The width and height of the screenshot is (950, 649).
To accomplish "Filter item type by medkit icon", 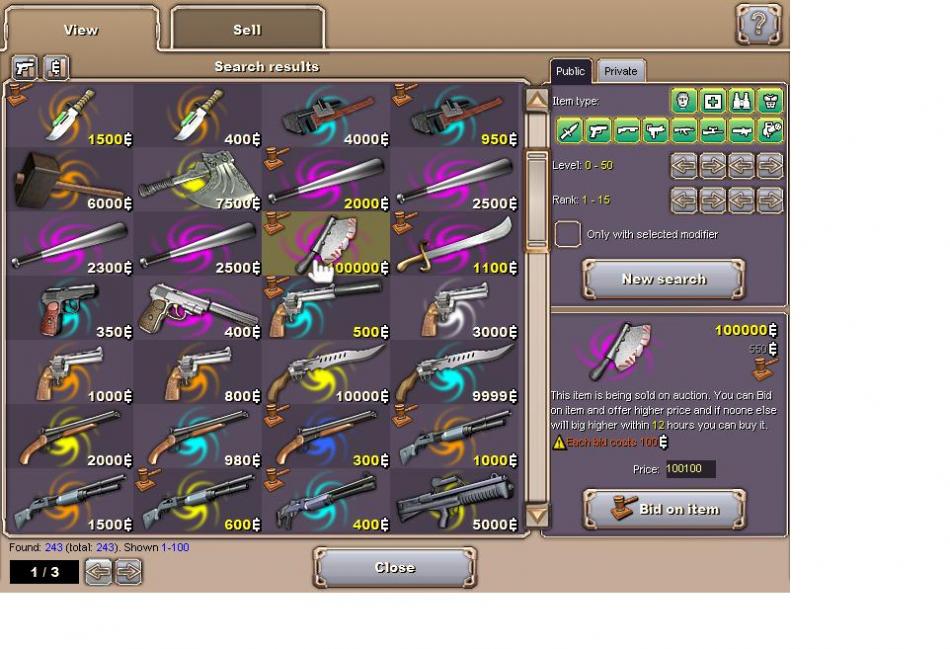I will click(x=712, y=101).
